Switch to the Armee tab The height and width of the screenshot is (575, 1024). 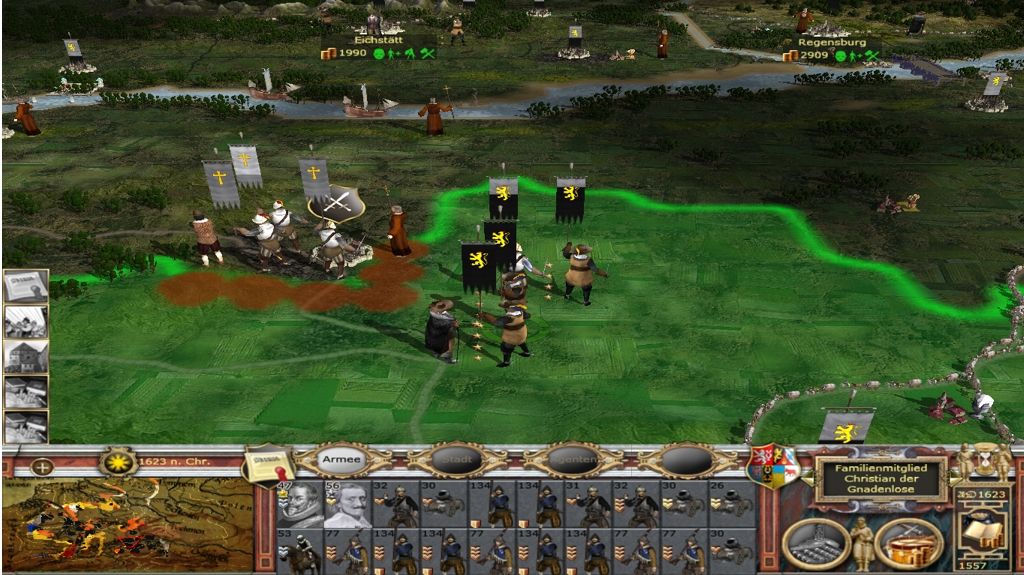344,459
